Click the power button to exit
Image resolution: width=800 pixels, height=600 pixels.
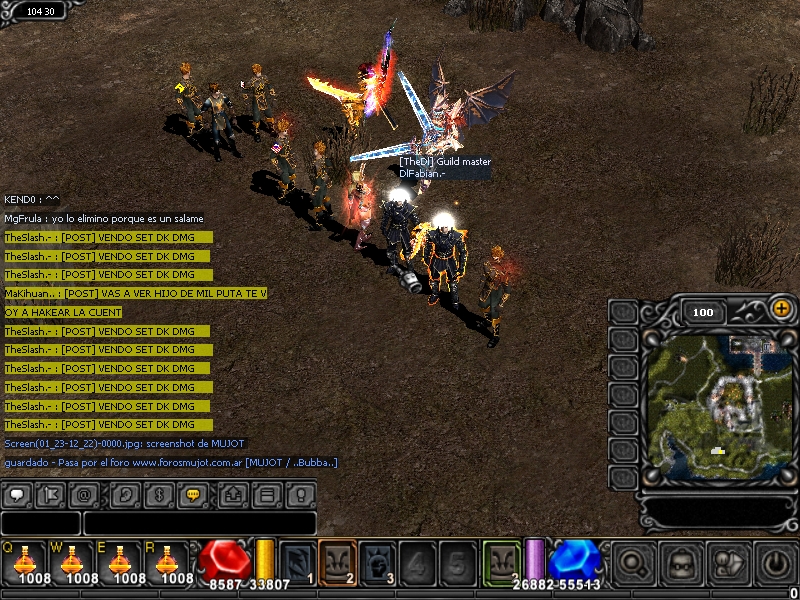coord(776,564)
